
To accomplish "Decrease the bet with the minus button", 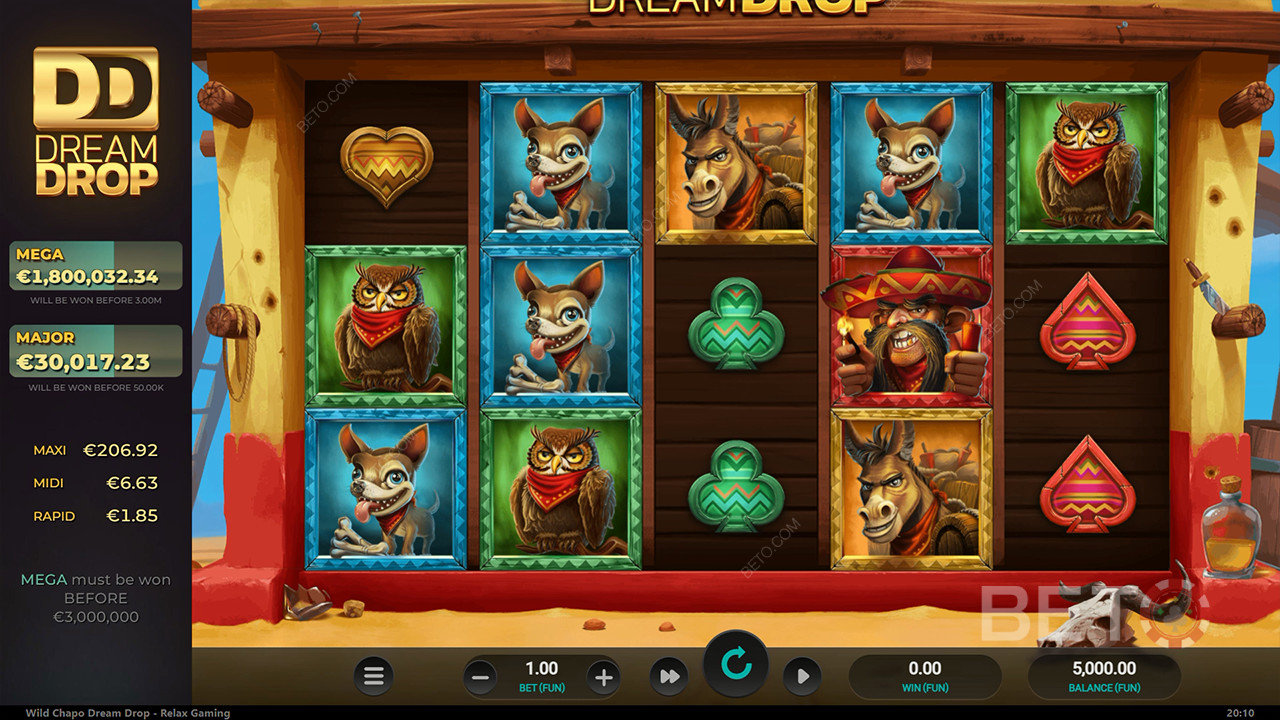I will pyautogui.click(x=480, y=677).
